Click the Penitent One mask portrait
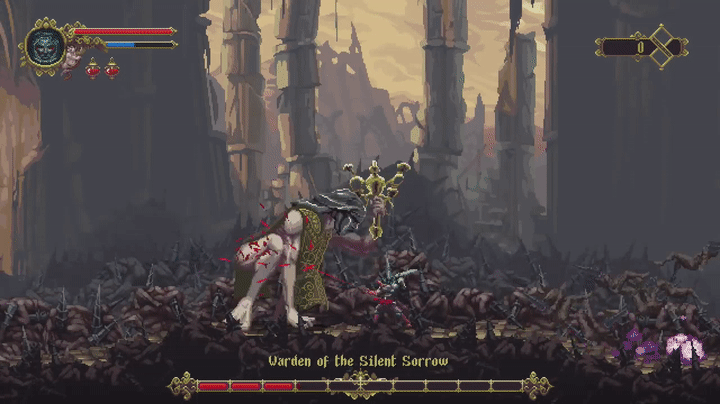The image size is (720, 404). (45, 45)
